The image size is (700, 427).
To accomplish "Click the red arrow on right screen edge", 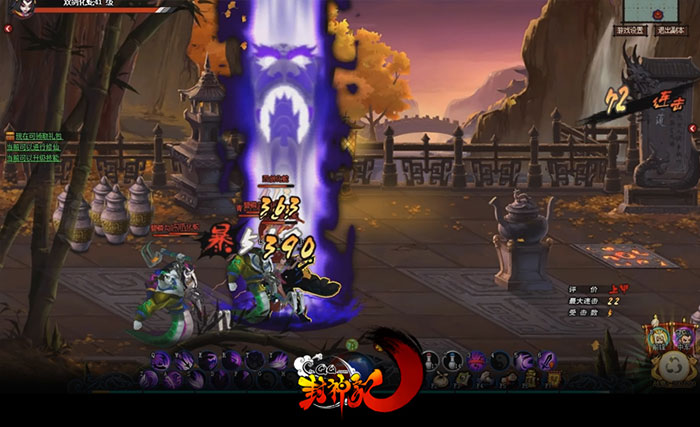I will point(693,129).
